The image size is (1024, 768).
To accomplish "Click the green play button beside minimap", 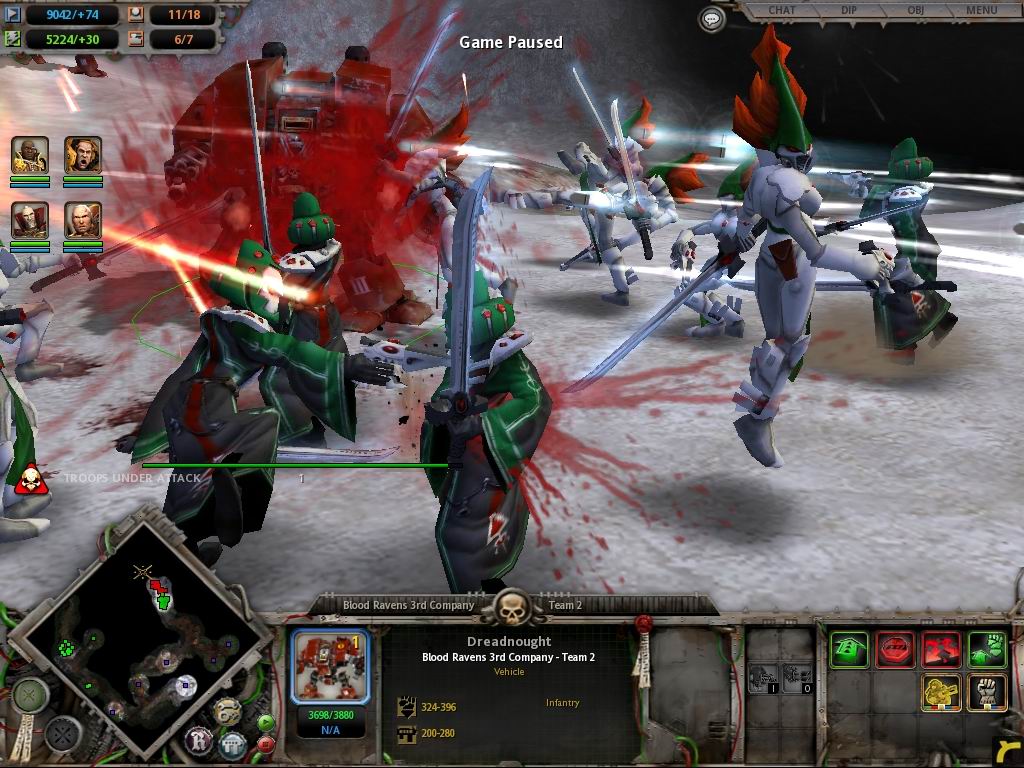I will (x=266, y=722).
